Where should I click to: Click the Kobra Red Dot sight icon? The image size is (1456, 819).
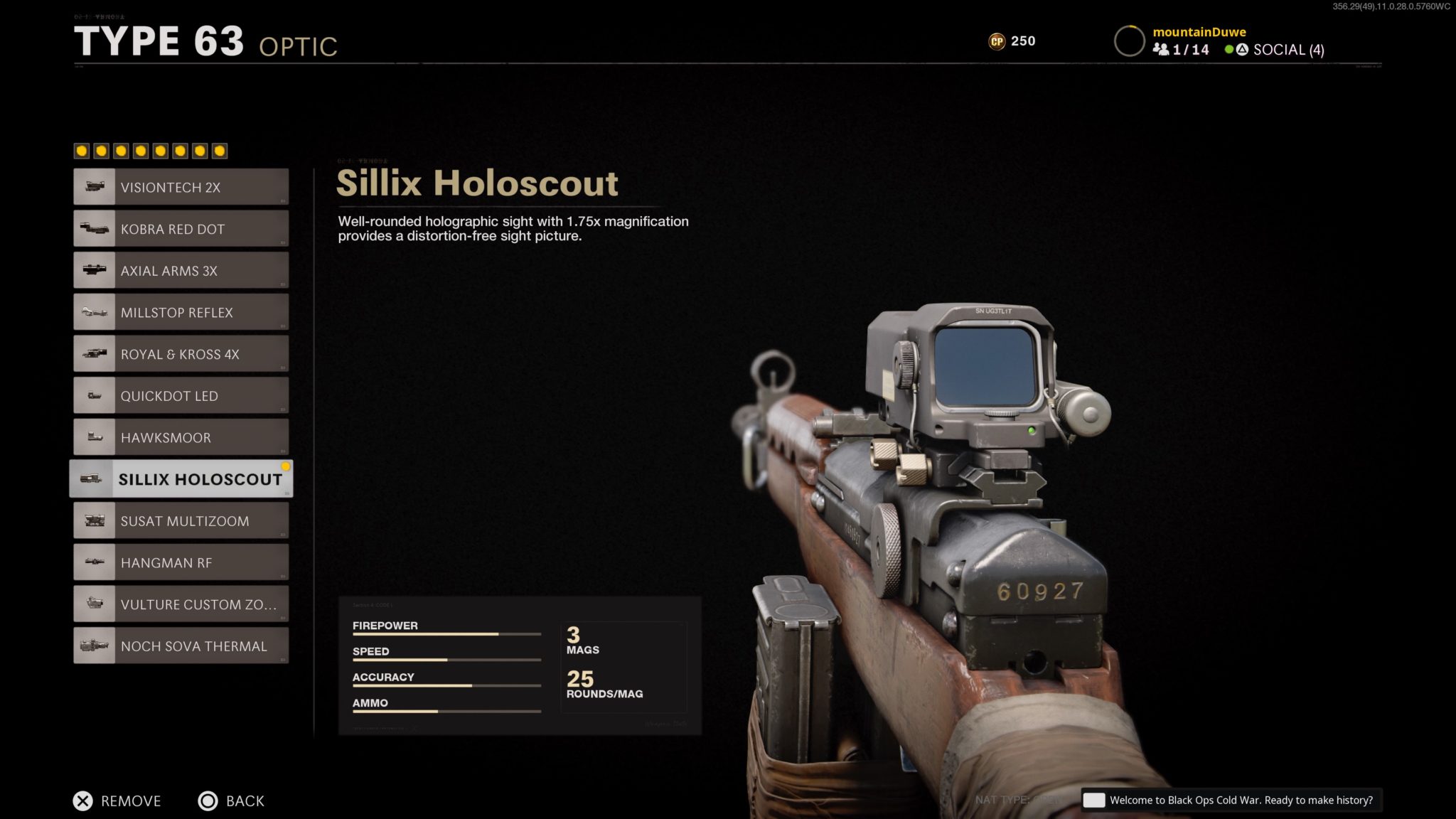click(x=94, y=227)
